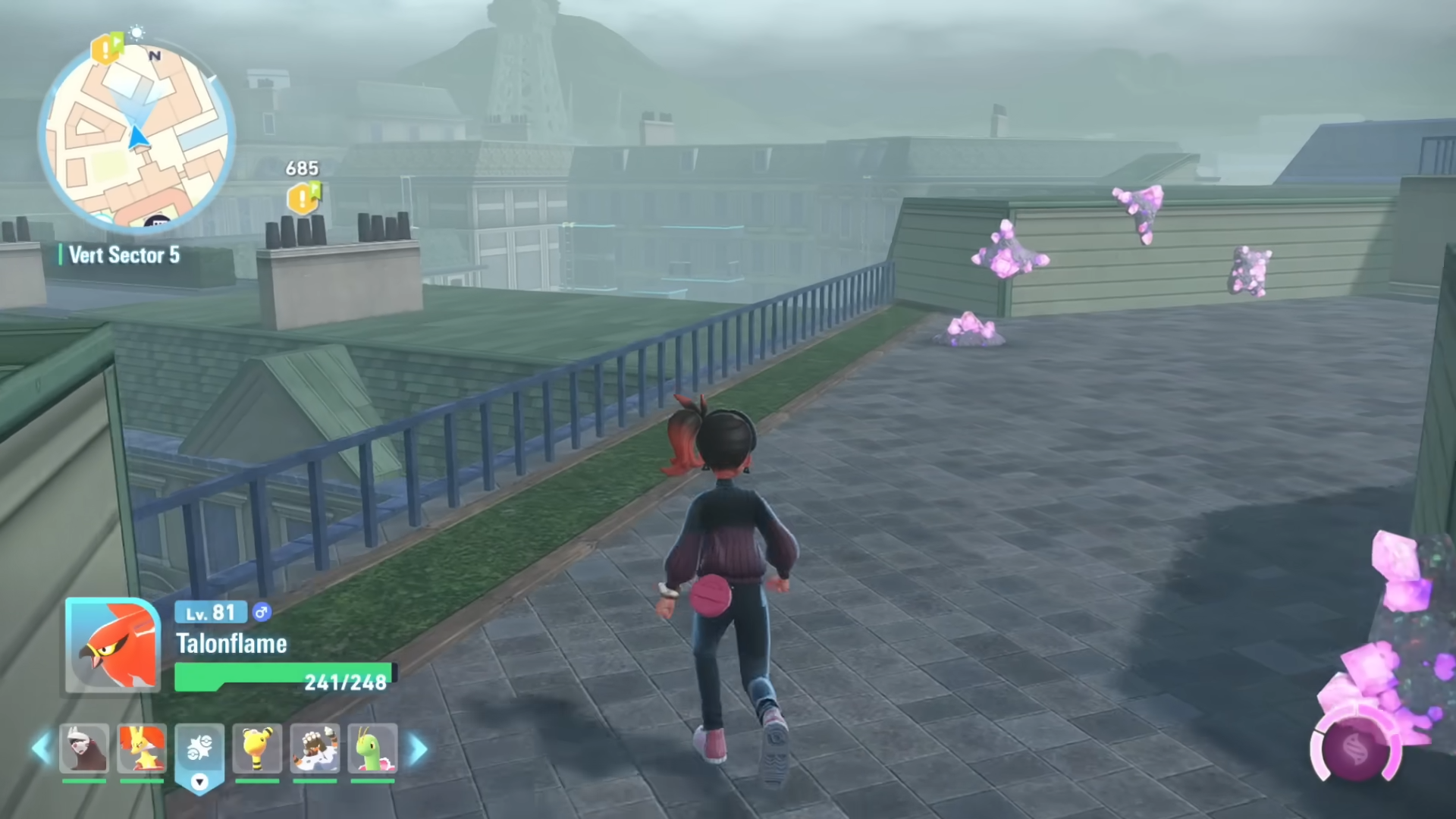Click the dark masked Pokémon in the first party slot

coord(83,749)
